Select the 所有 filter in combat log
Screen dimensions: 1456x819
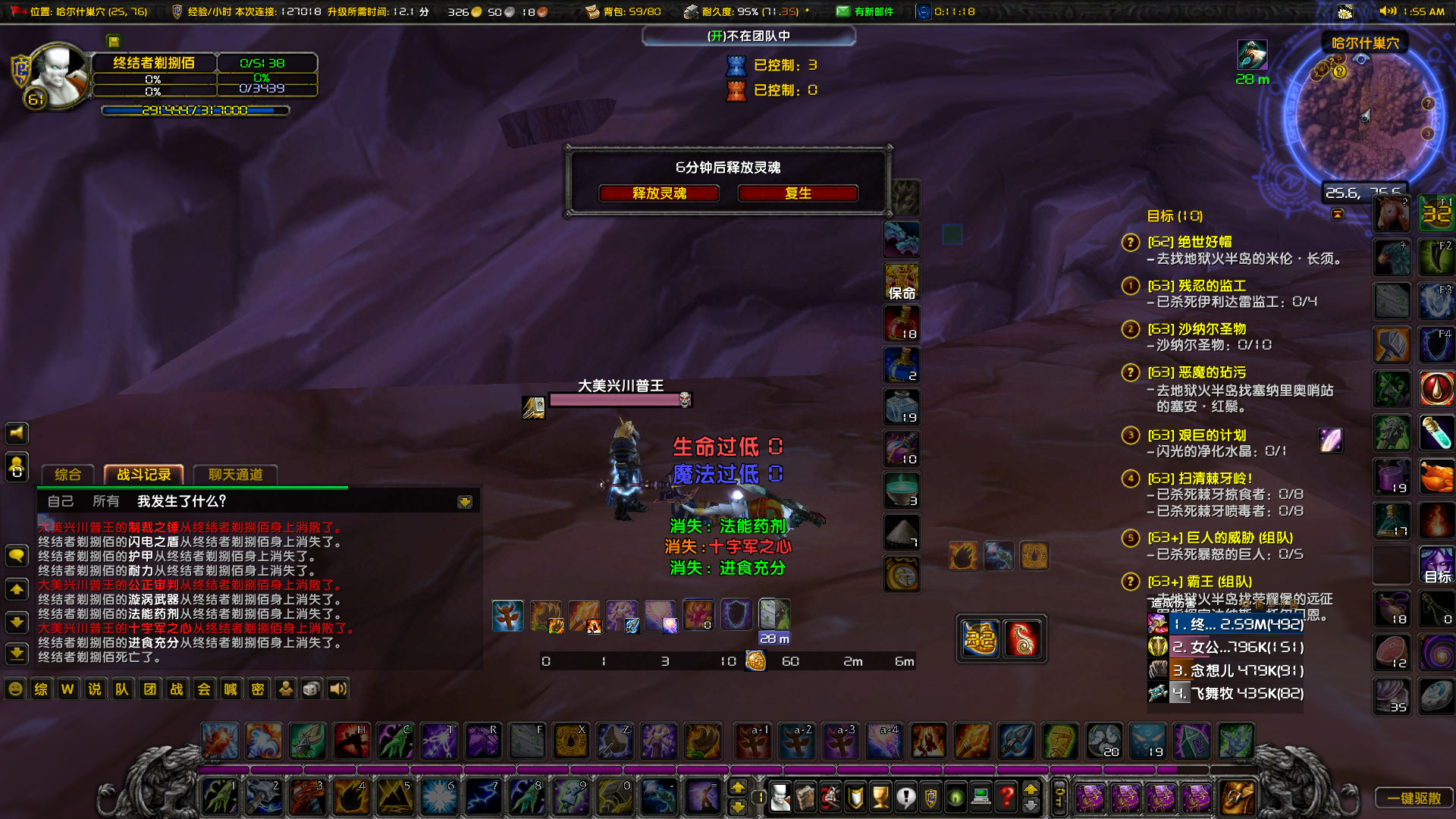coord(106,500)
